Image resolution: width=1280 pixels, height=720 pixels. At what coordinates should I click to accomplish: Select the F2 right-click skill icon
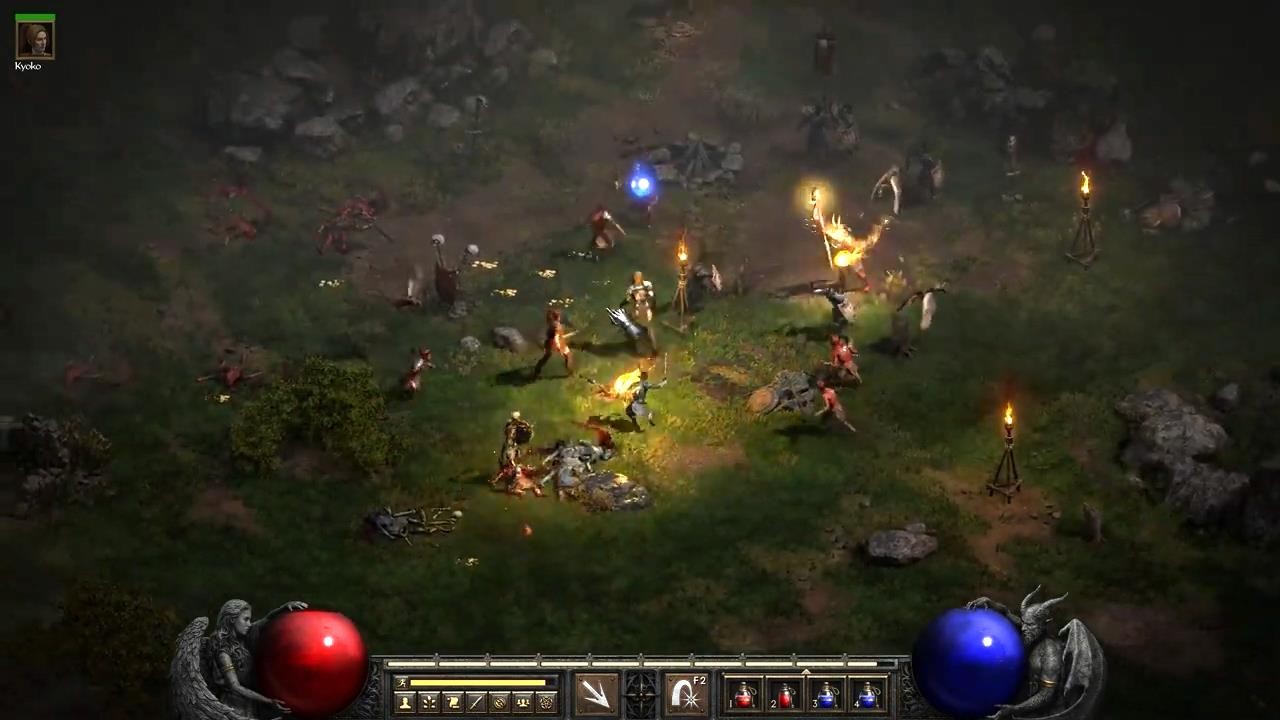click(x=686, y=694)
